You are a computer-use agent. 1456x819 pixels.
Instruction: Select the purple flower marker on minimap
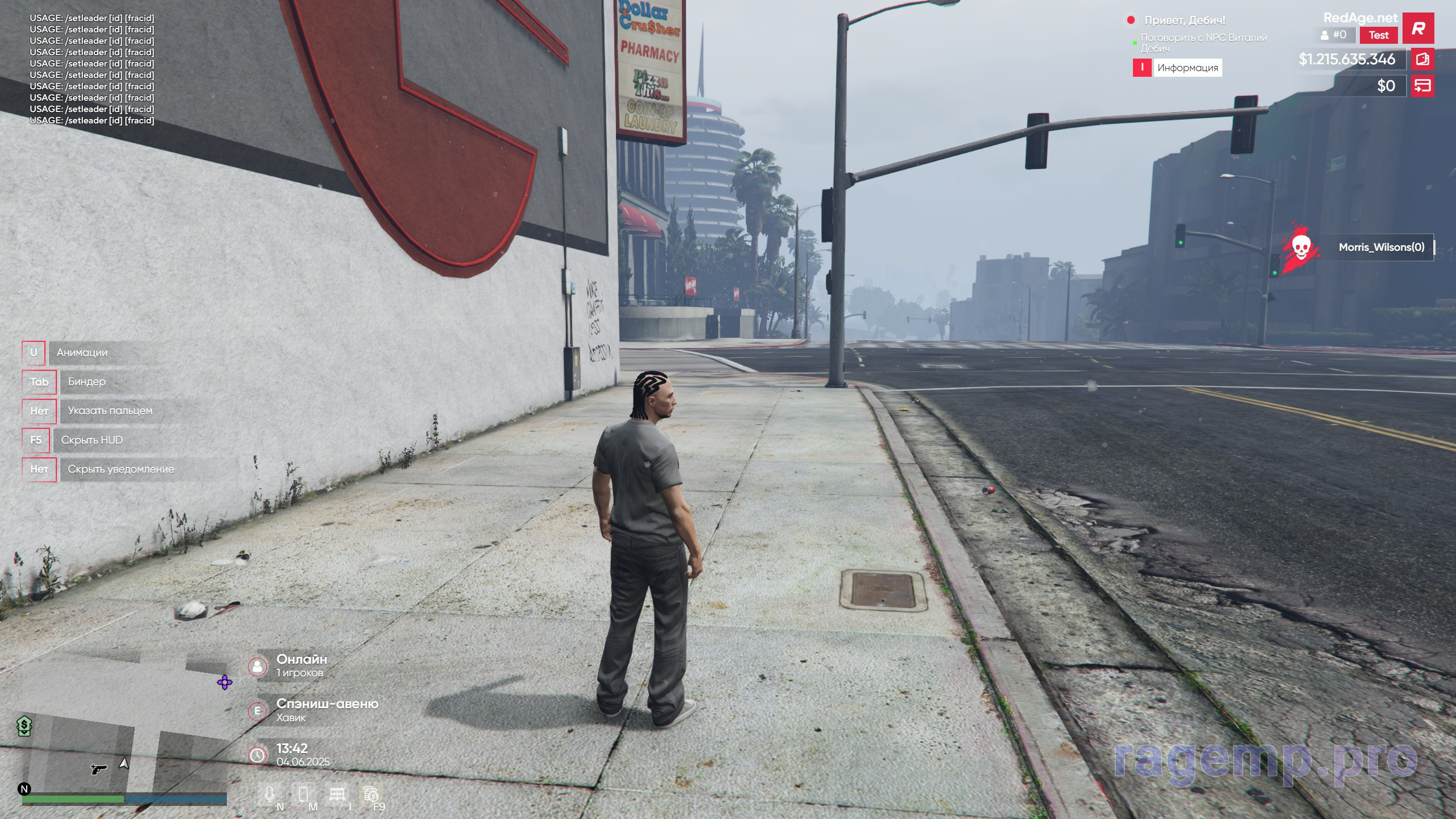point(225,682)
